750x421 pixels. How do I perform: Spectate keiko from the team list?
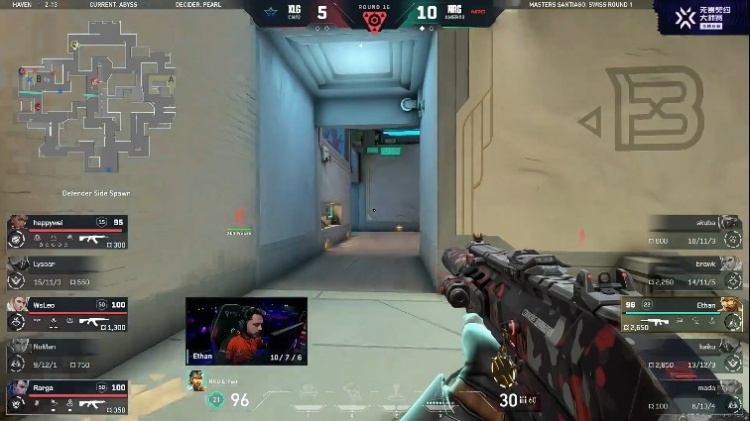pyautogui.click(x=695, y=356)
